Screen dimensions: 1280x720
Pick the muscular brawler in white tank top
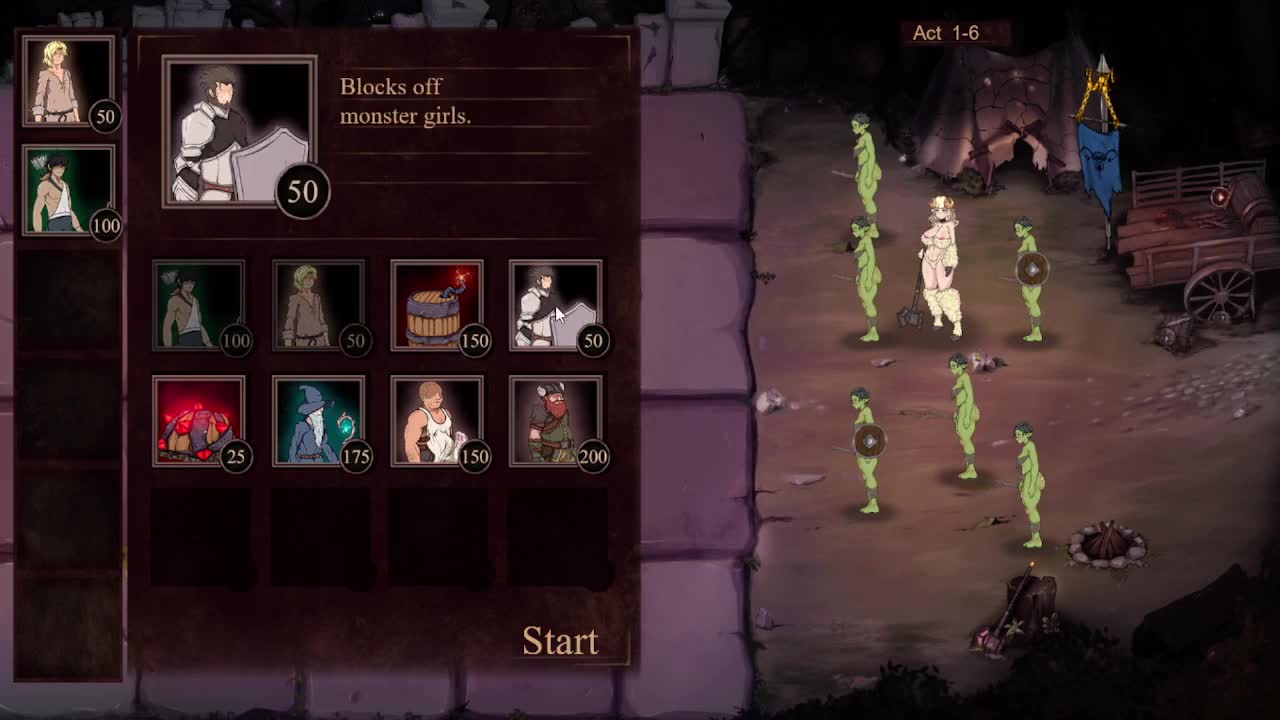(437, 421)
